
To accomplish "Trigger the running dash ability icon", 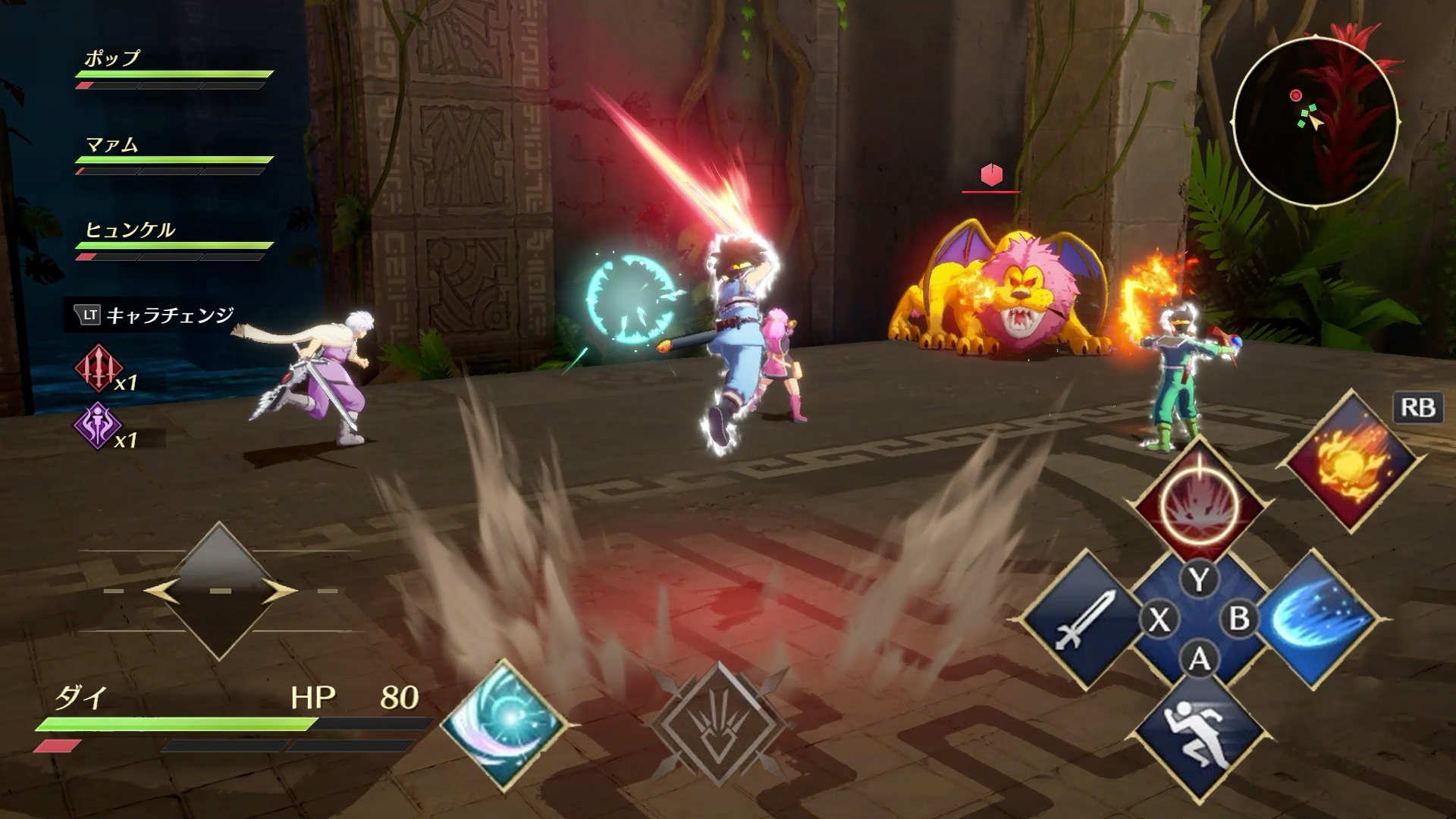I will pyautogui.click(x=1199, y=737).
